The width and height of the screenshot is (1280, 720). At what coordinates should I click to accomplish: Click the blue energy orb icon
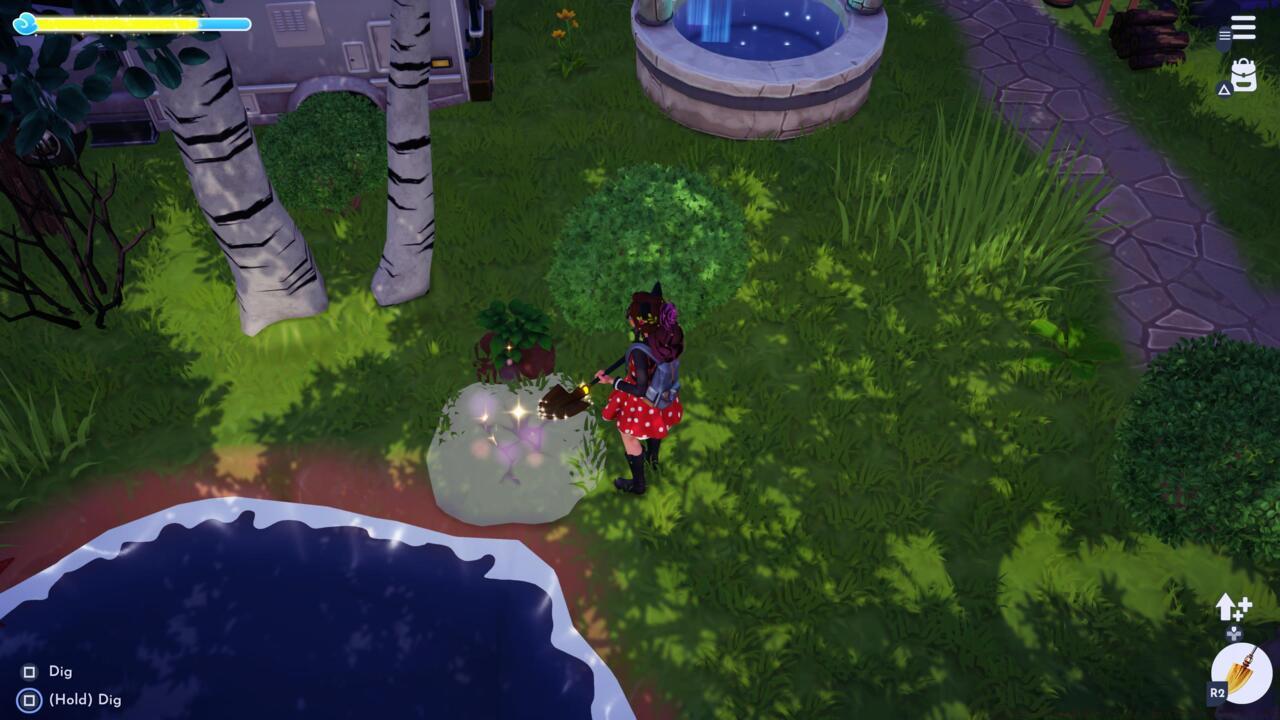coord(27,22)
